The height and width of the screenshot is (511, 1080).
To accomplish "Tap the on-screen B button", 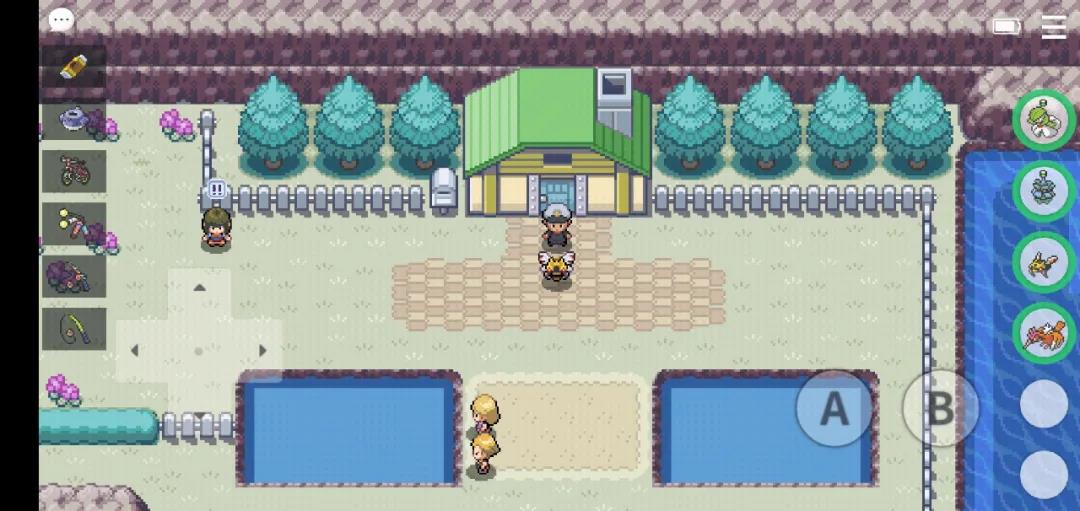I will (x=939, y=409).
